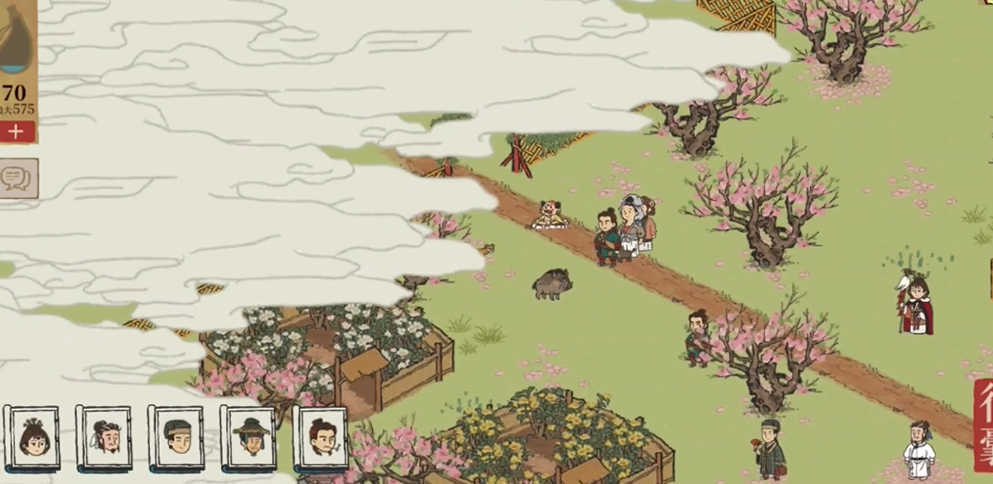993x484 pixels.
Task: Choose the man chewing a grass stalk portrait
Action: coord(321,438)
